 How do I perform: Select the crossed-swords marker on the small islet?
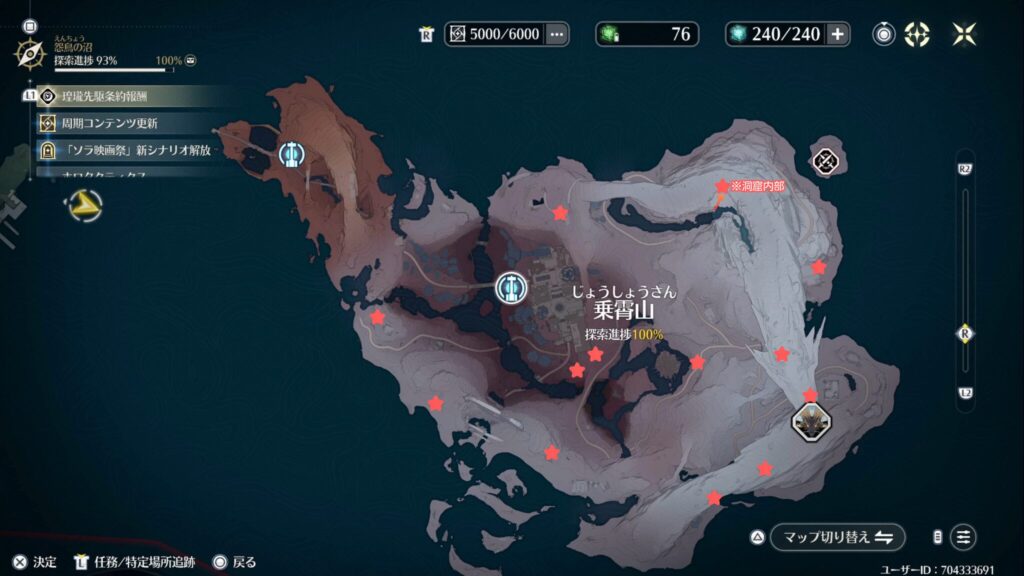click(825, 160)
